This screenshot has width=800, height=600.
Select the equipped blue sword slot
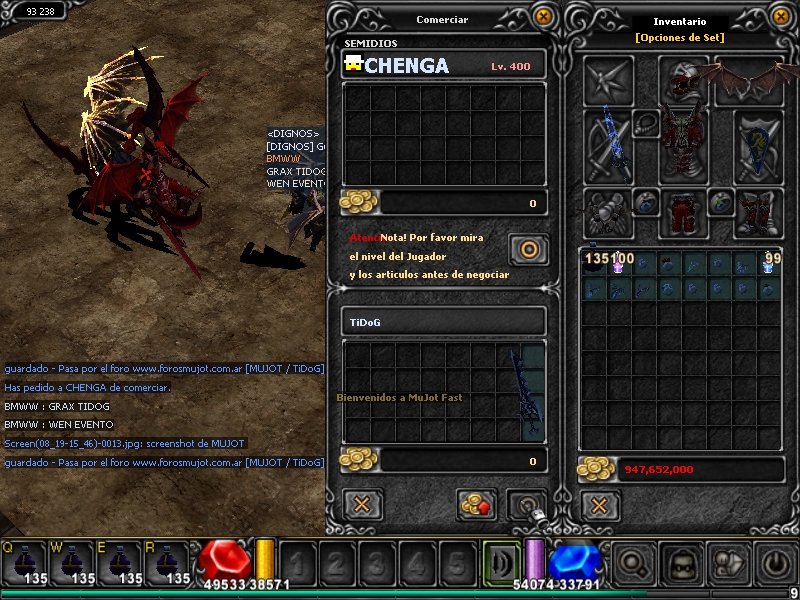pos(608,145)
